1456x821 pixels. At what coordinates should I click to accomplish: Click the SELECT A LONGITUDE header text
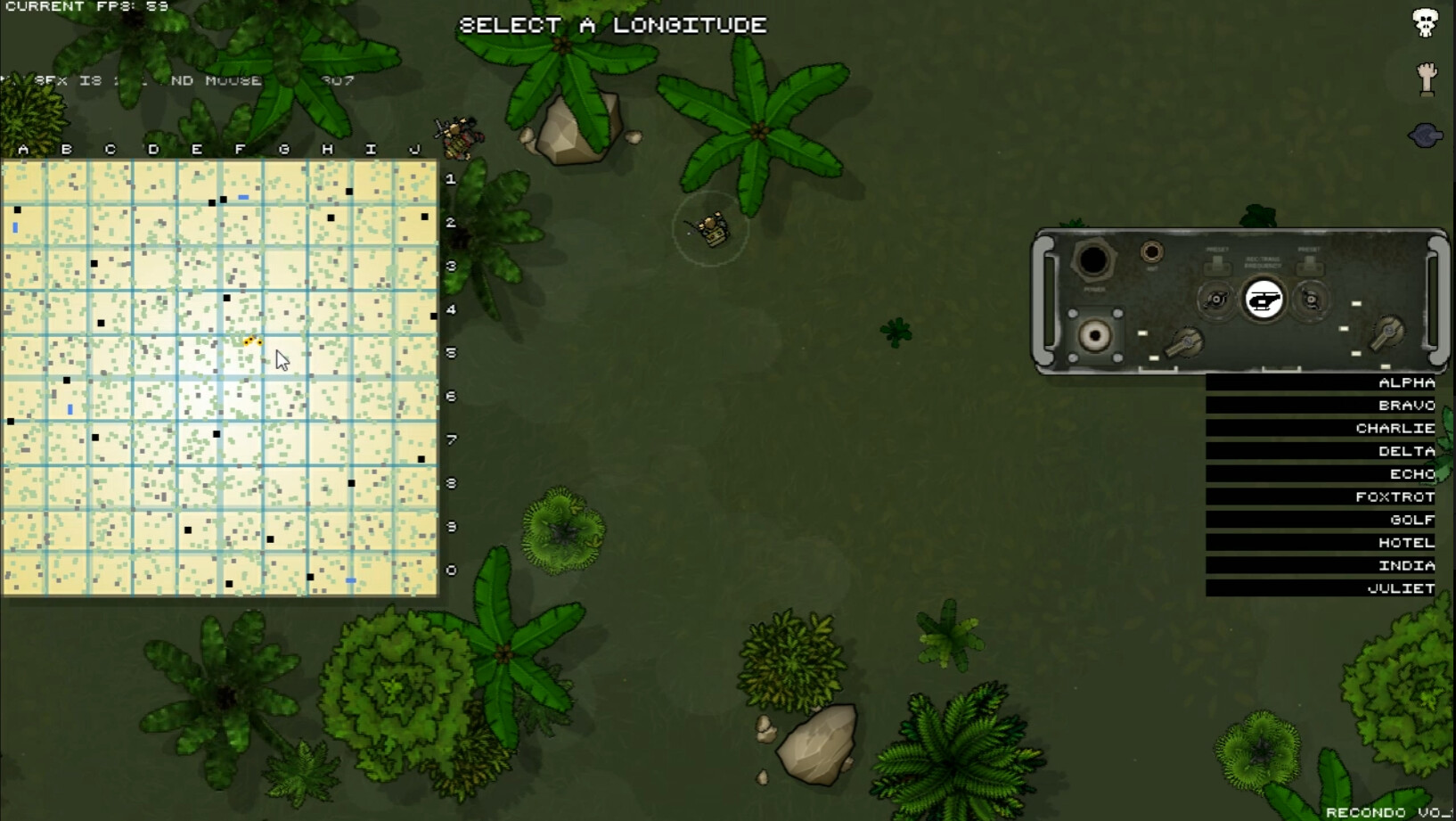point(611,25)
